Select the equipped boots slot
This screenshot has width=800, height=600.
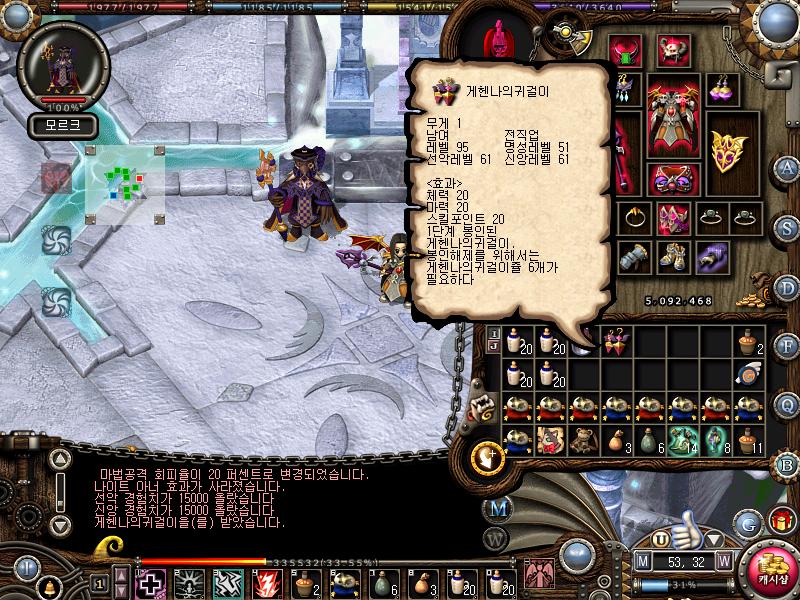pos(671,255)
